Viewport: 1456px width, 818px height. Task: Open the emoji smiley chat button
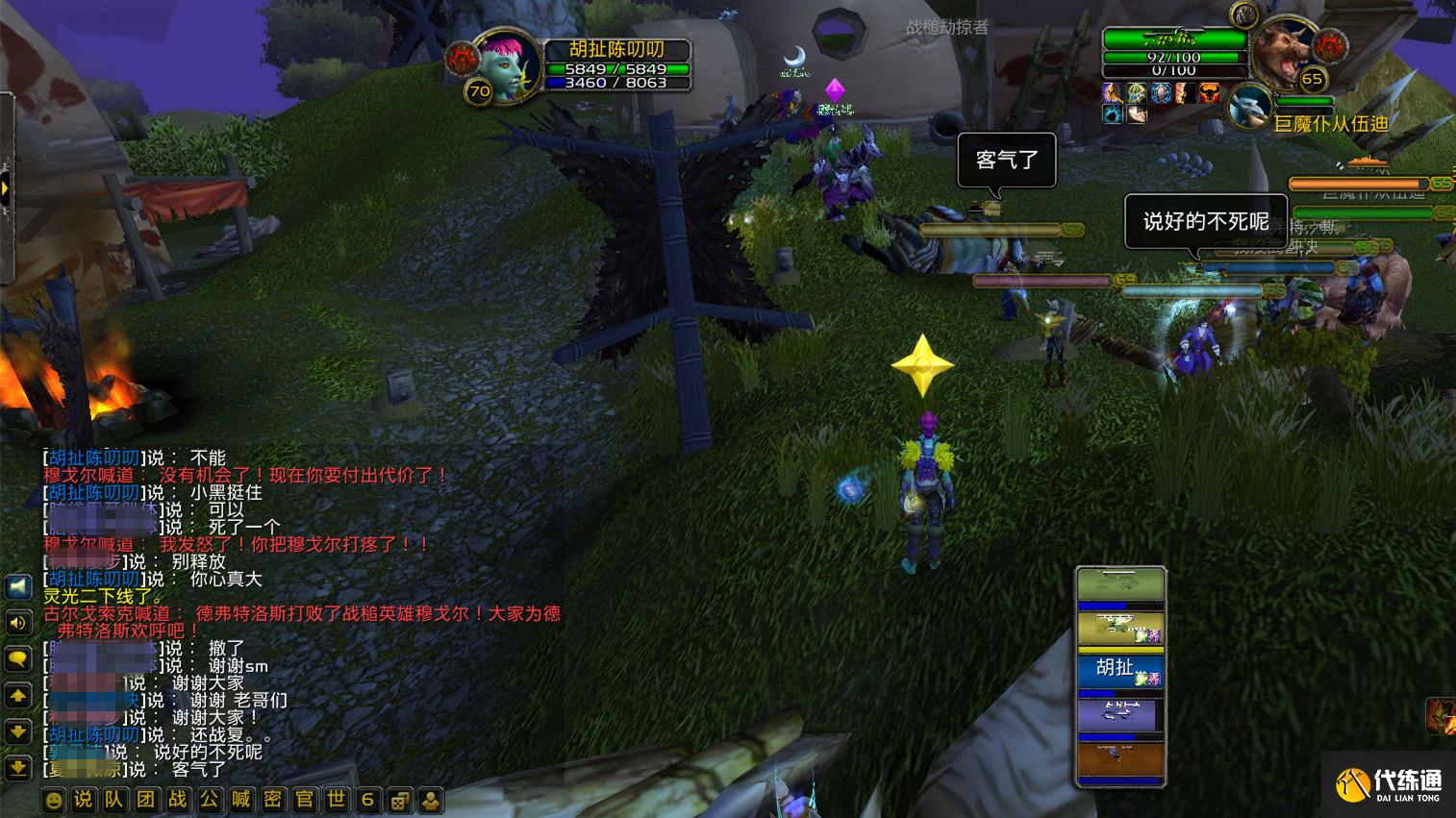pos(54,800)
